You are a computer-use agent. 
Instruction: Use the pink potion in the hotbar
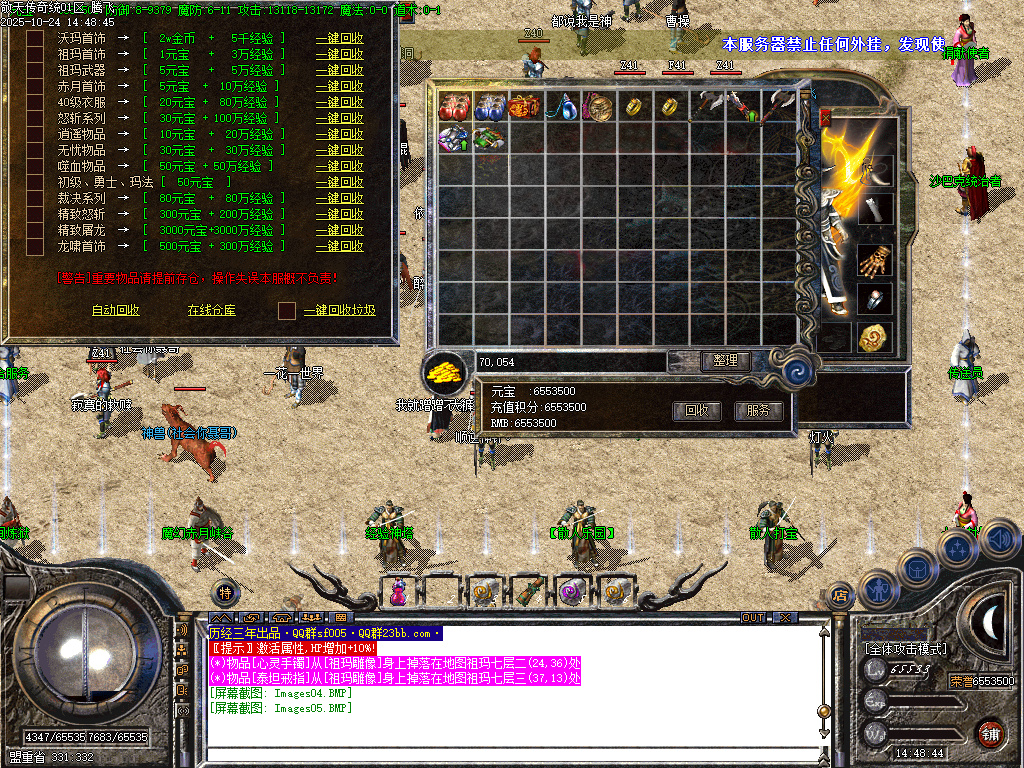tap(400, 591)
